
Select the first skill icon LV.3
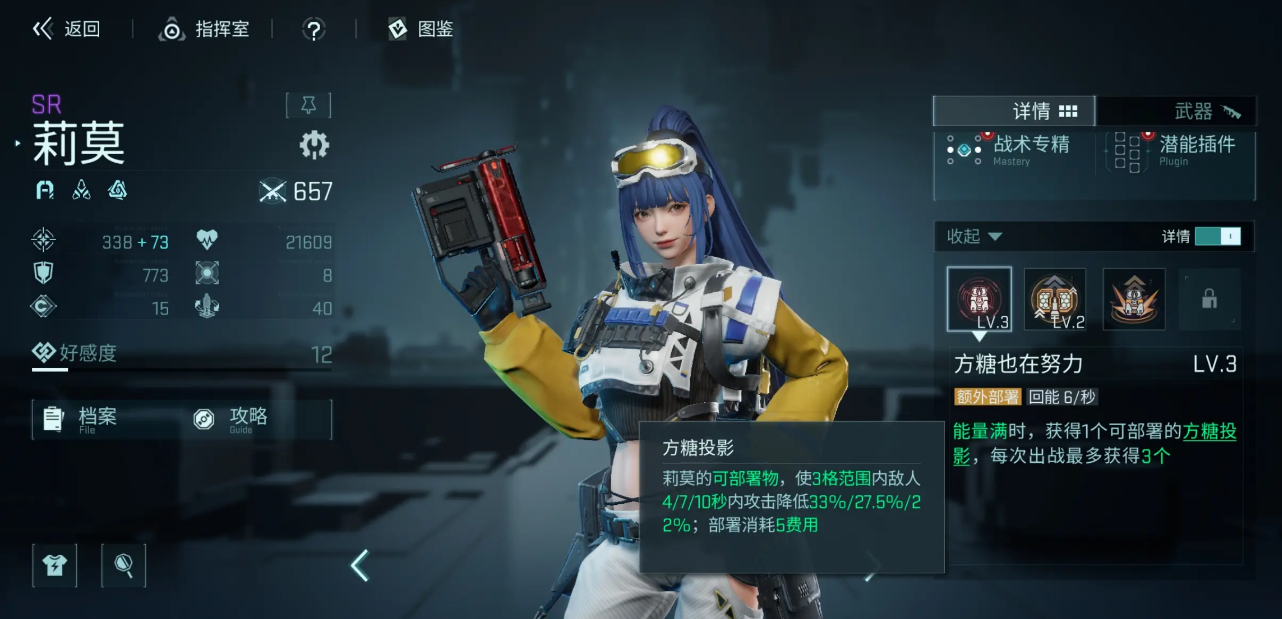click(x=979, y=298)
